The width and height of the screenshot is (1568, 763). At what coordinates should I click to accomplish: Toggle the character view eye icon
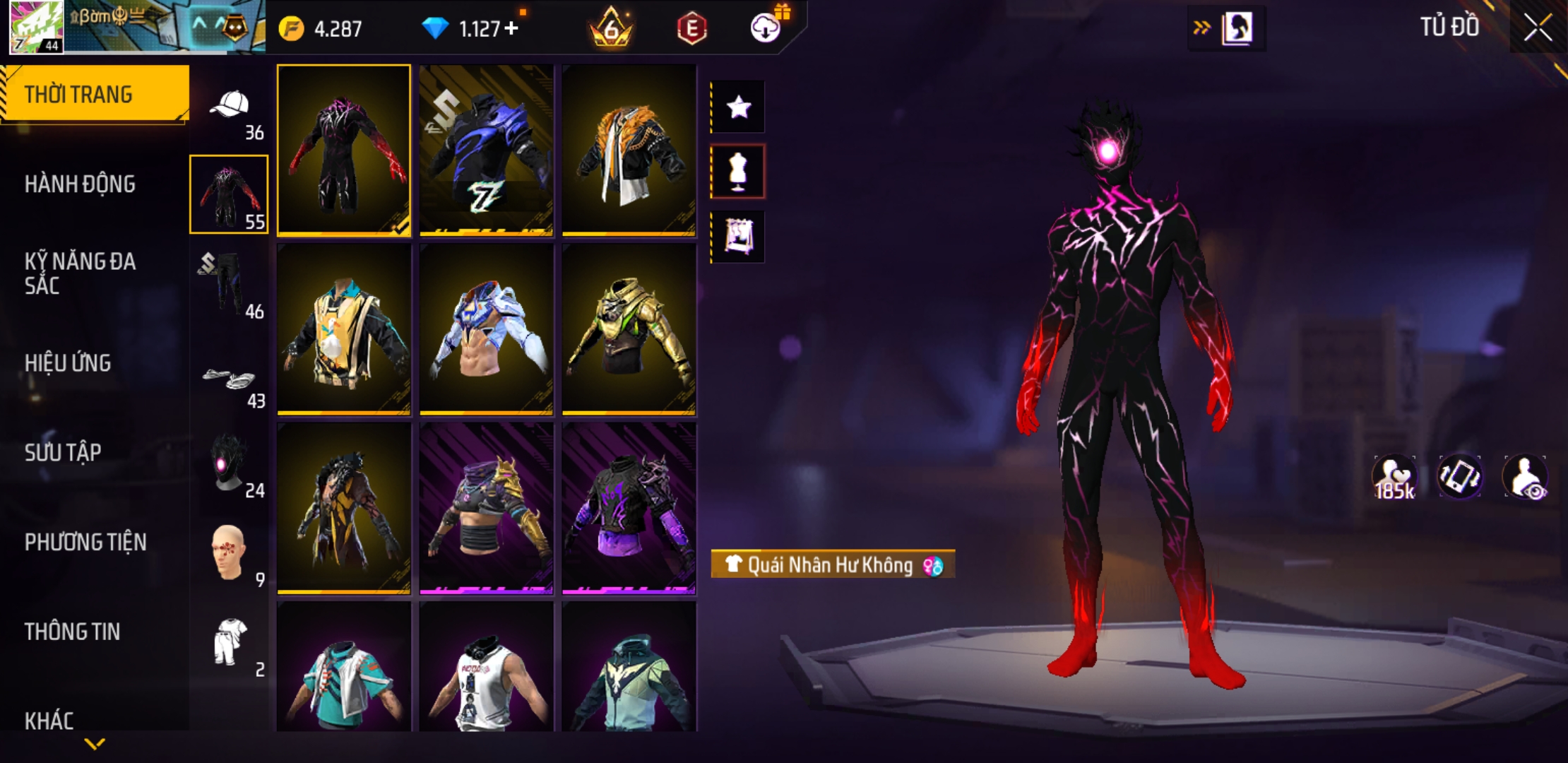coord(1526,478)
